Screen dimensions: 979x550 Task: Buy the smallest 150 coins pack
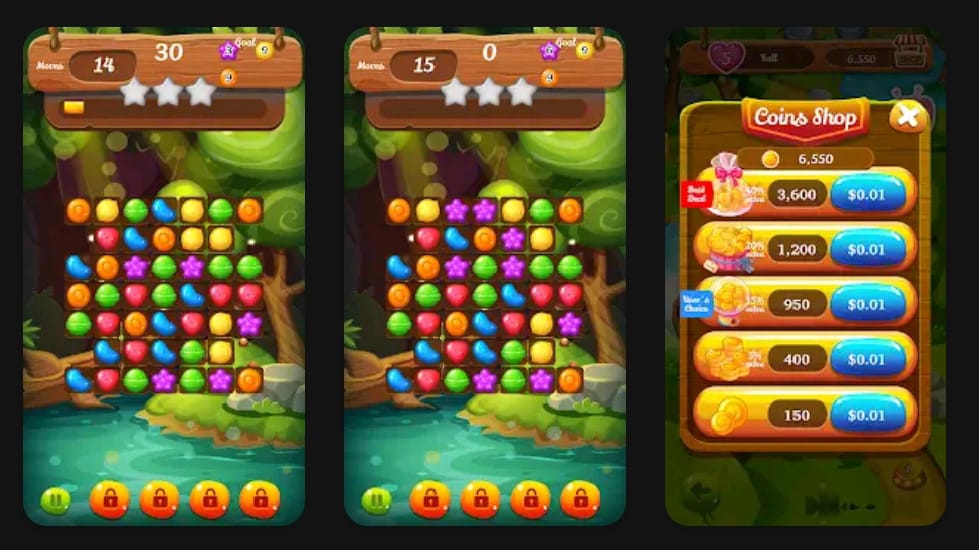click(x=867, y=414)
